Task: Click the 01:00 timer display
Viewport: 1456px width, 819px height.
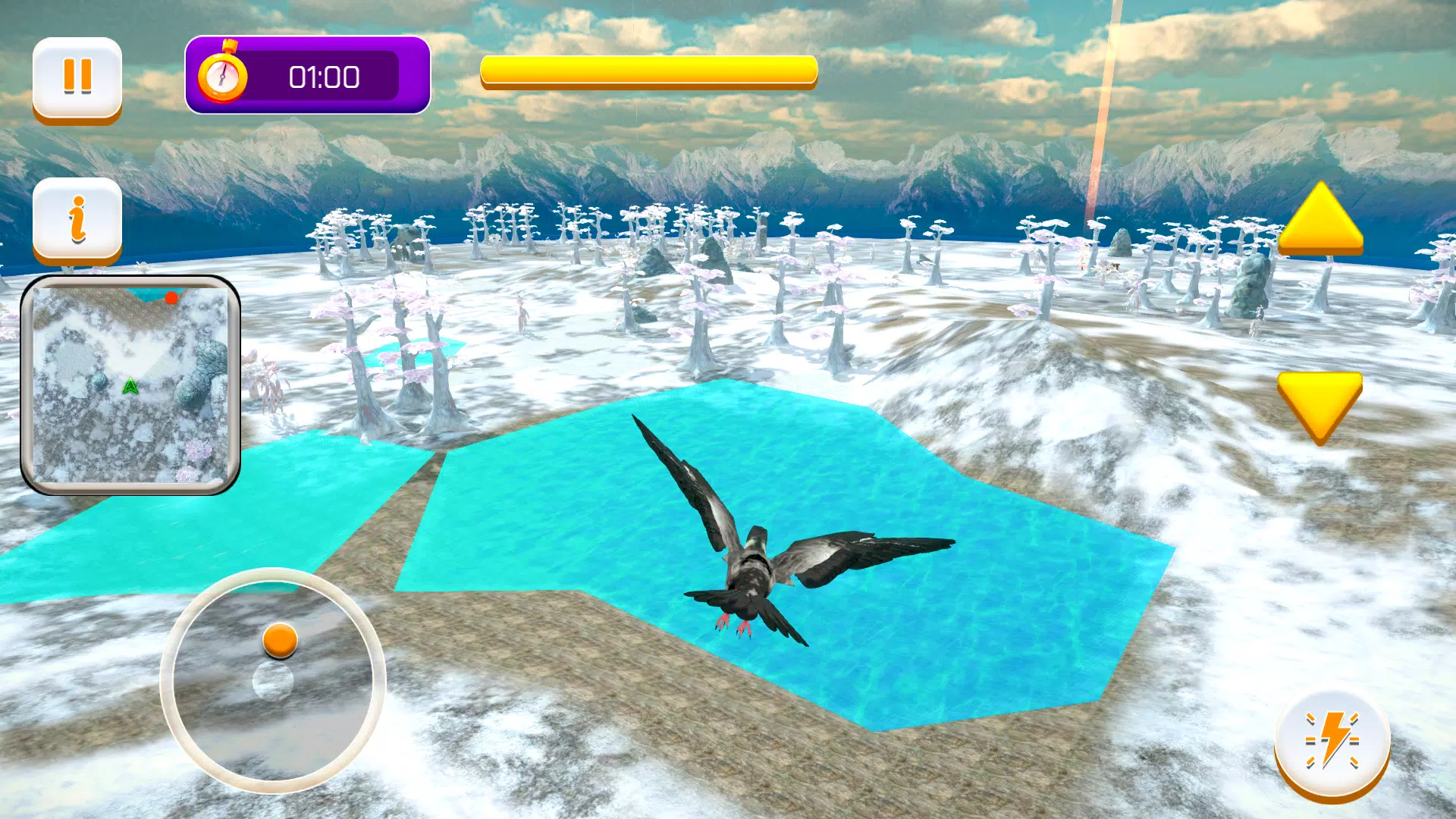Action: [x=326, y=76]
